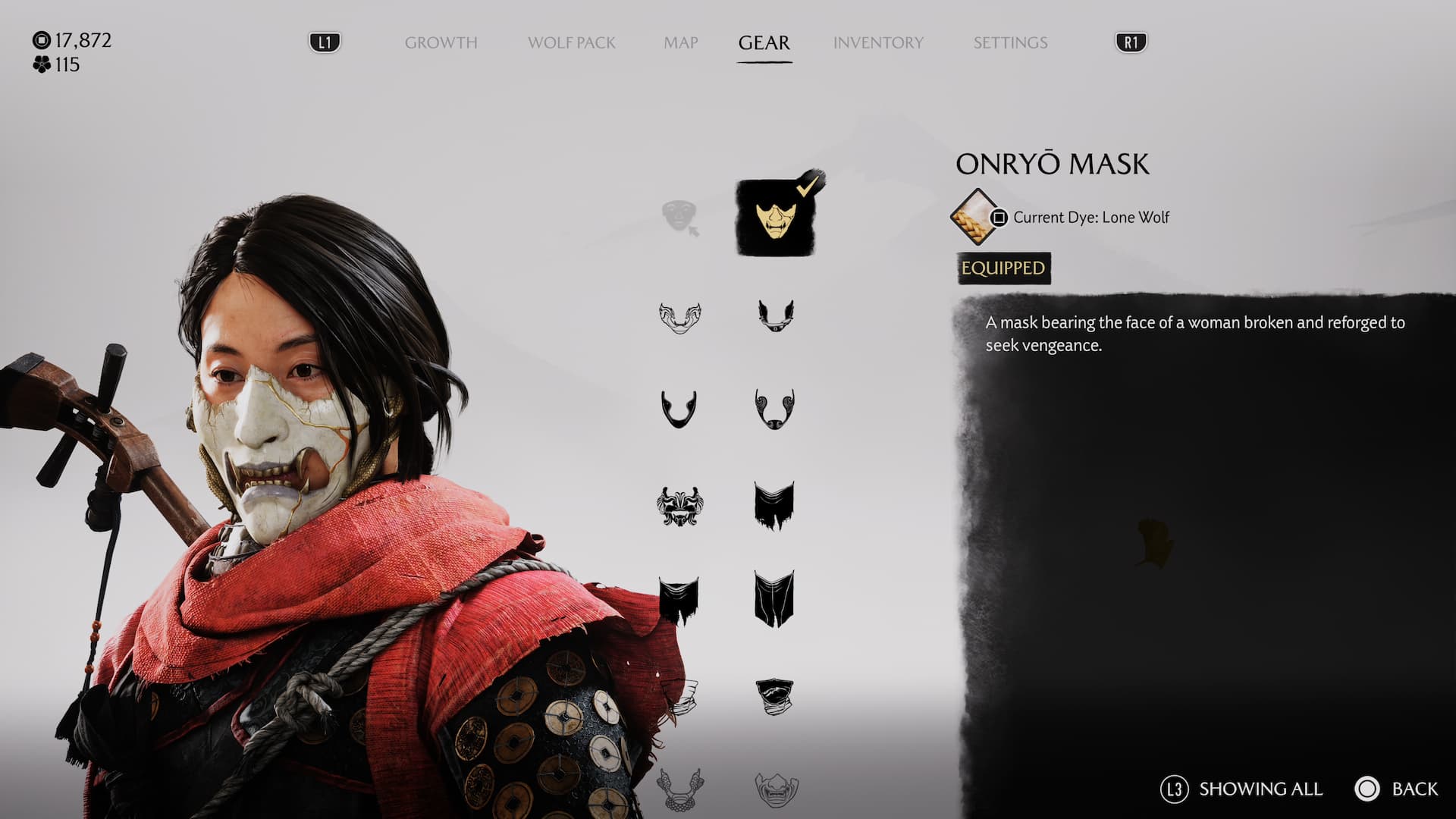Select the plain black U-shaped chin guard
1456x819 pixels.
click(679, 409)
